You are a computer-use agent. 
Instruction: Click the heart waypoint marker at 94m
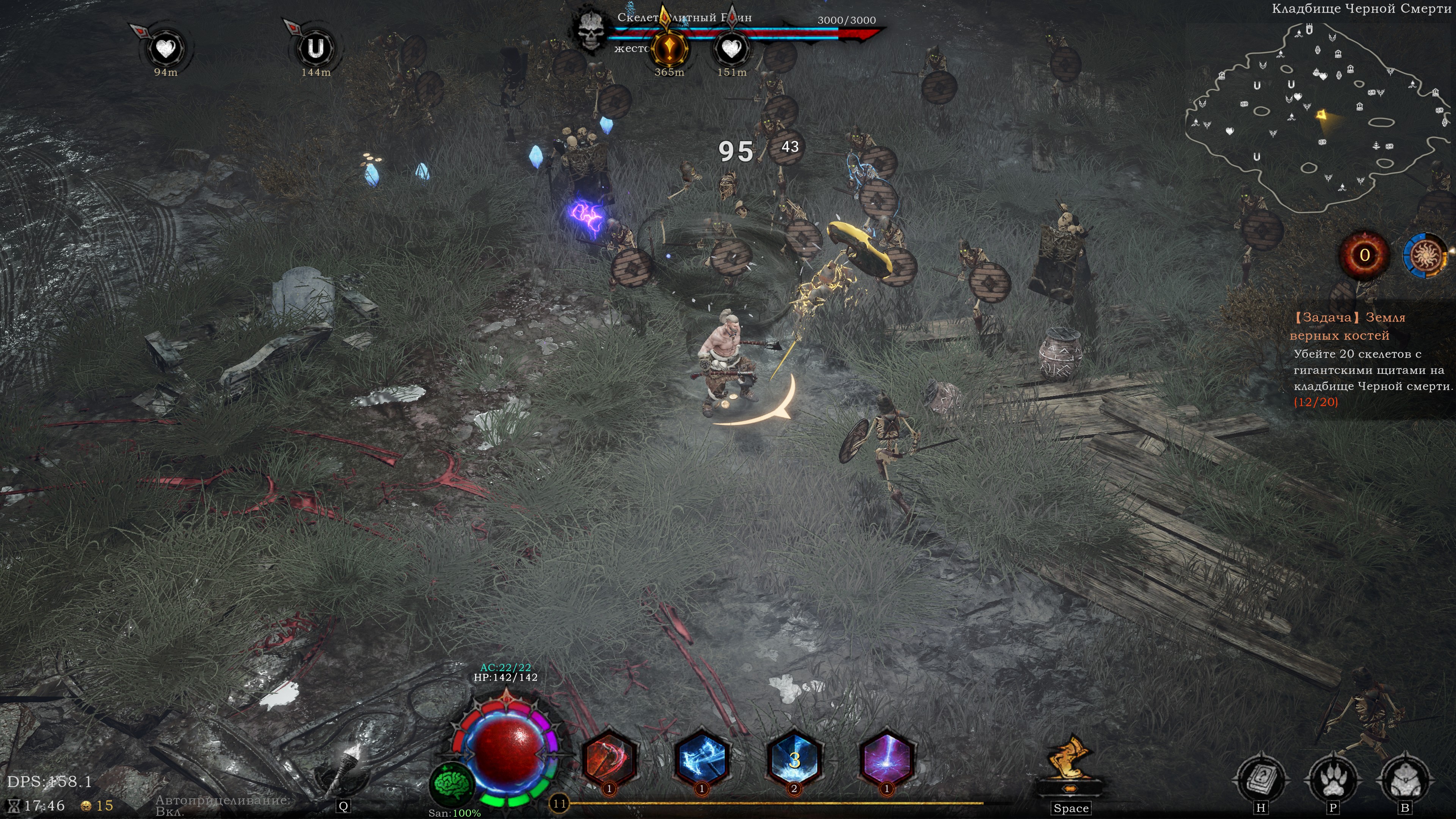pos(166,49)
